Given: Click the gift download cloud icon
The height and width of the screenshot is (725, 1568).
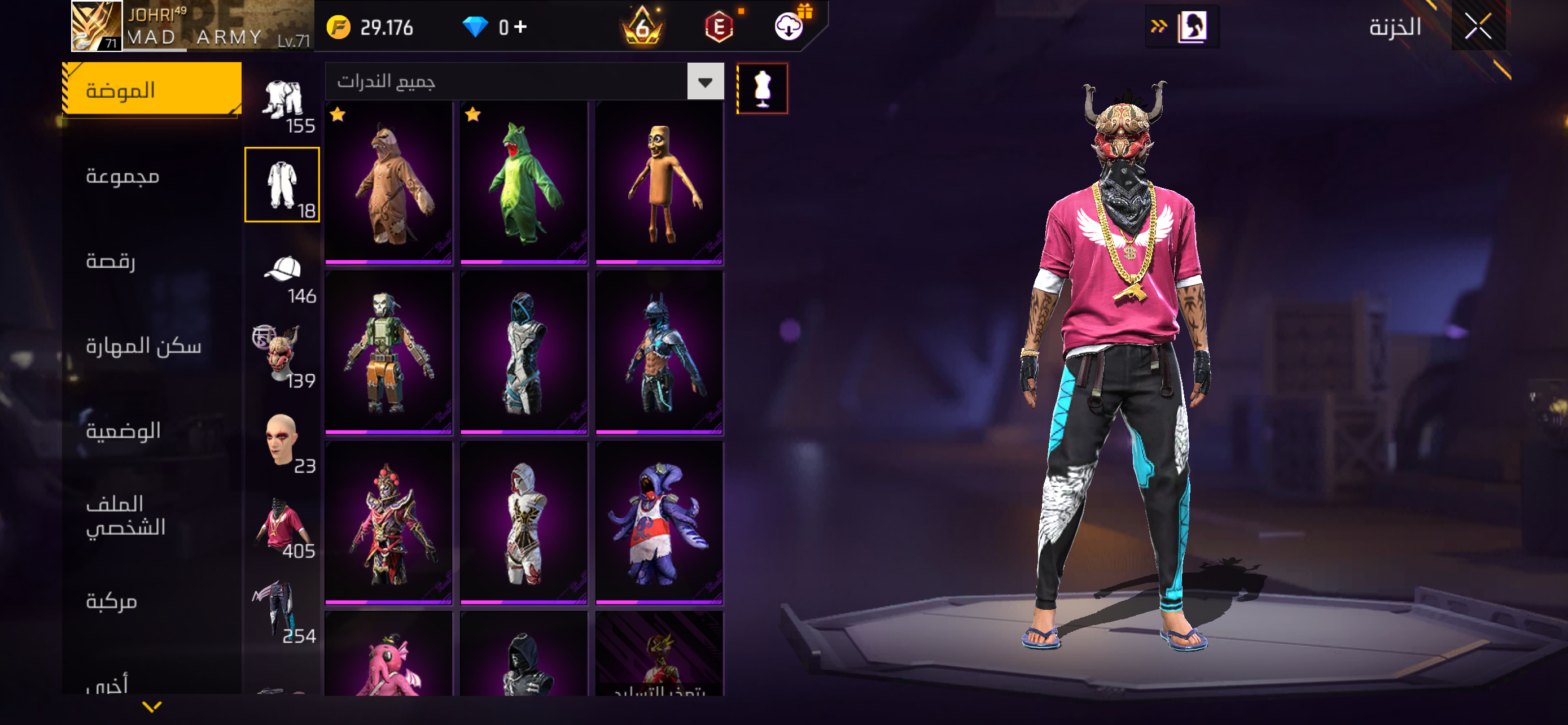Looking at the screenshot, I should click(790, 27).
